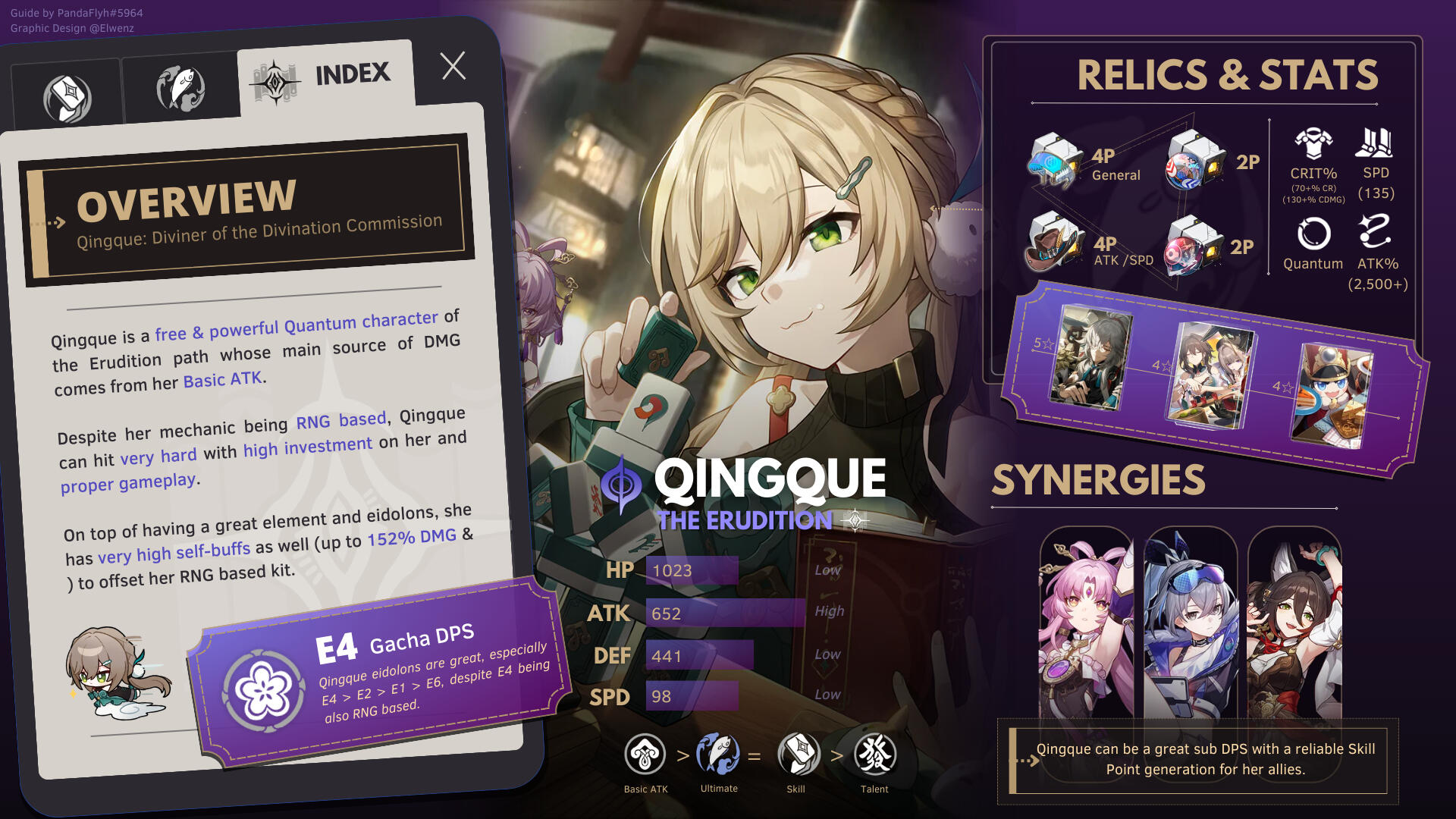
Task: Select the Talent icon
Action: coord(874,755)
